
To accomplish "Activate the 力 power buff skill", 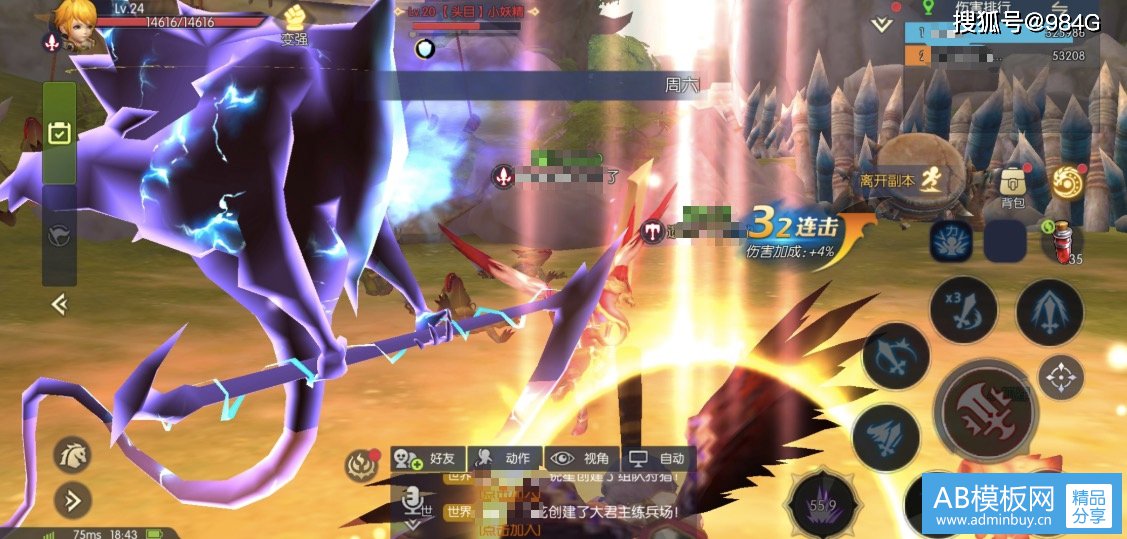I will pyautogui.click(x=951, y=241).
